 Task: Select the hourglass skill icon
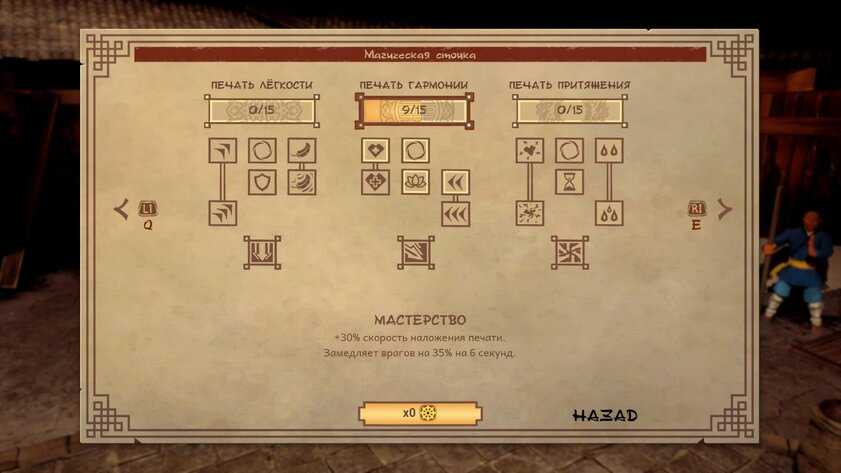(569, 182)
